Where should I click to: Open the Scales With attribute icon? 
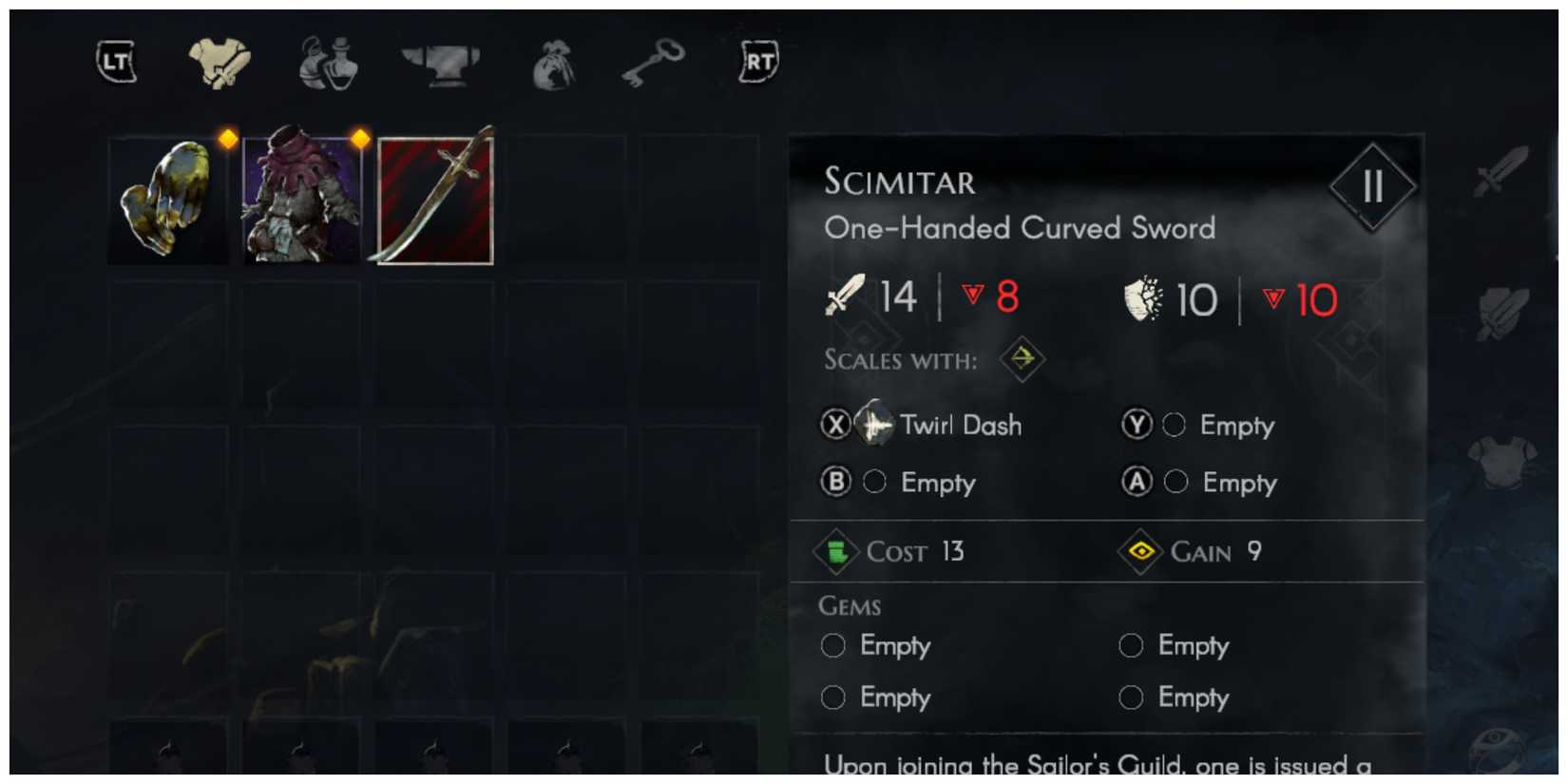1022,361
